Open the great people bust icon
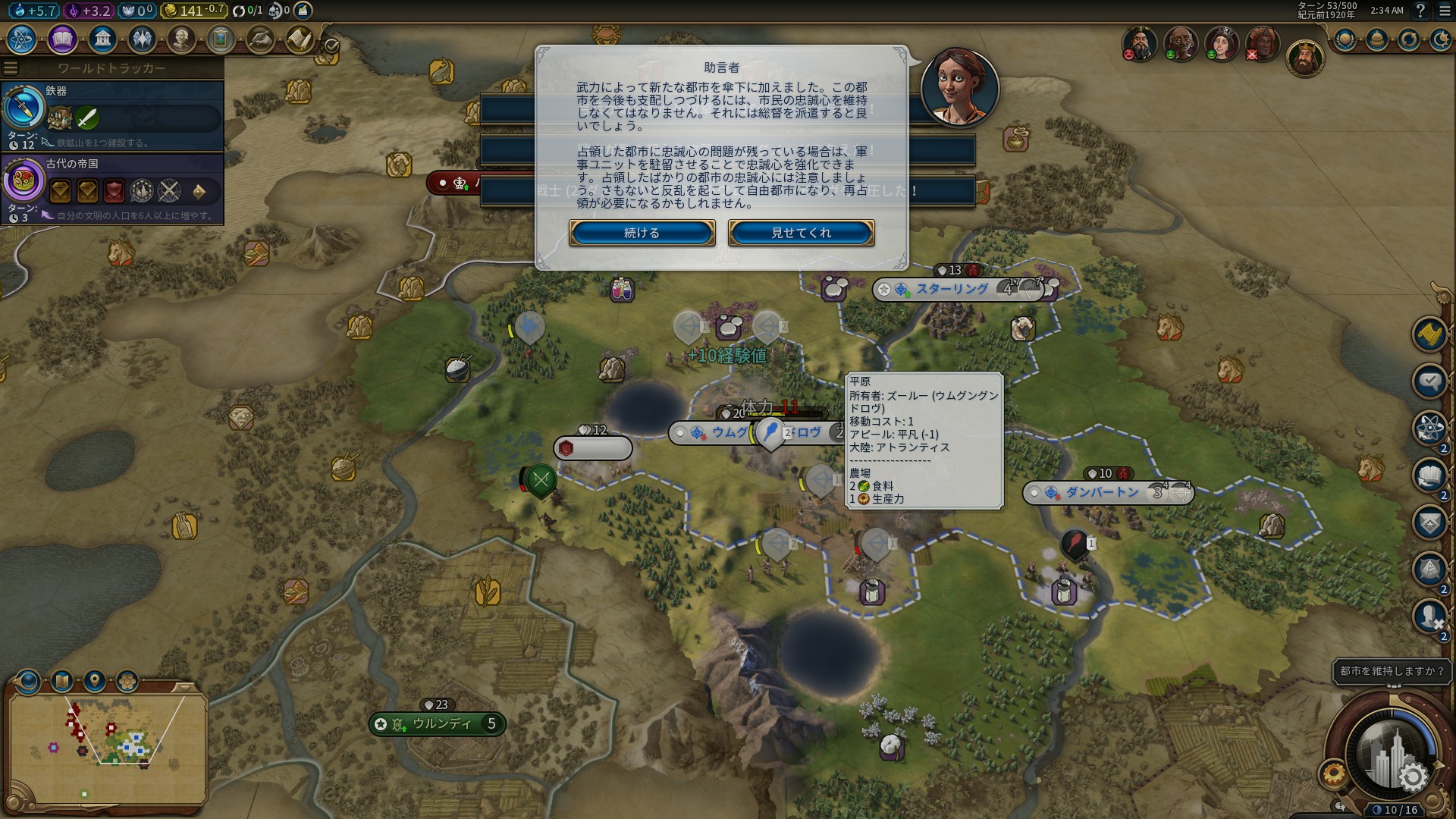This screenshot has width=1456, height=819. point(181,39)
